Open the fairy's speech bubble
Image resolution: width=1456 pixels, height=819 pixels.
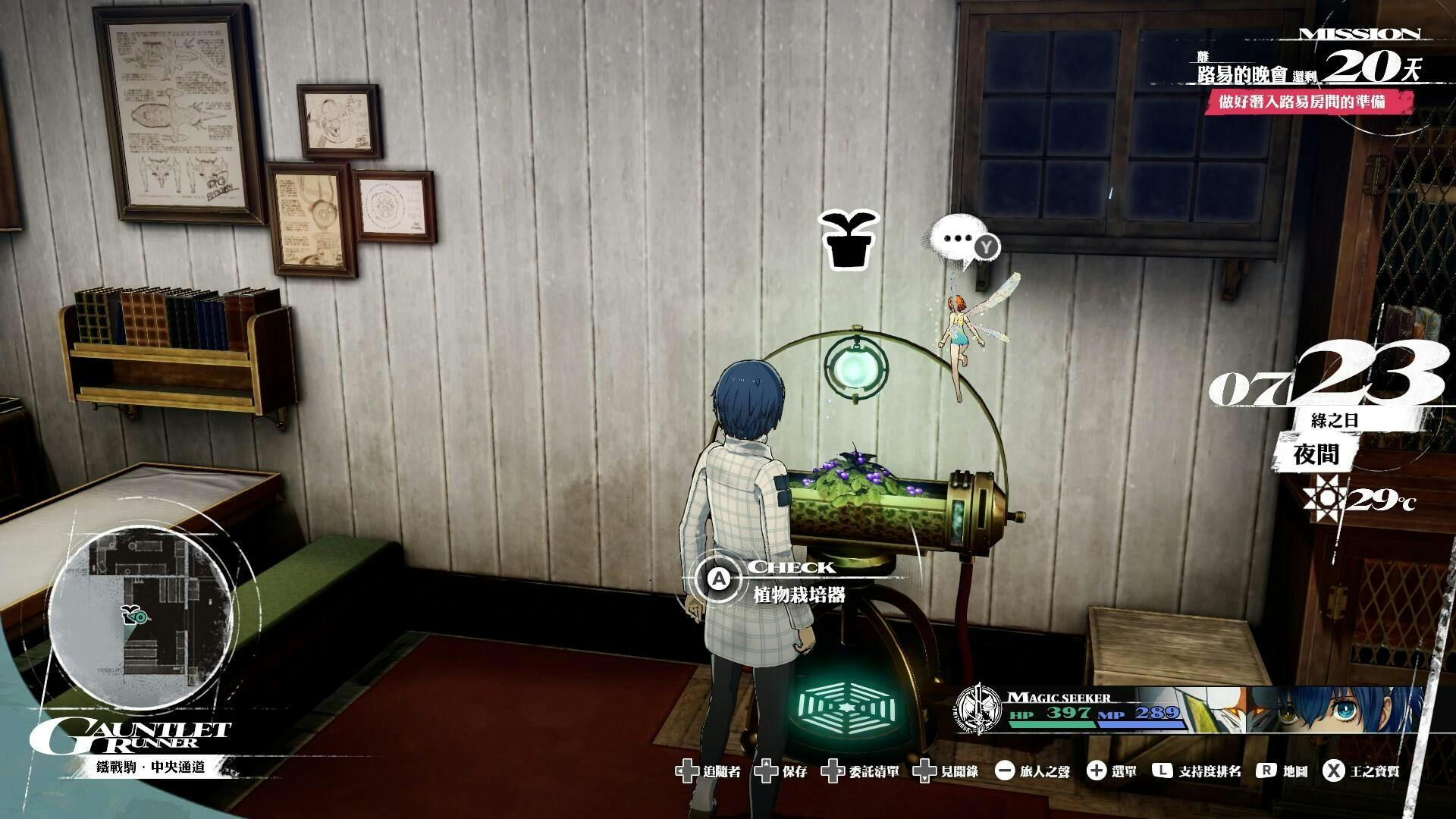click(959, 242)
